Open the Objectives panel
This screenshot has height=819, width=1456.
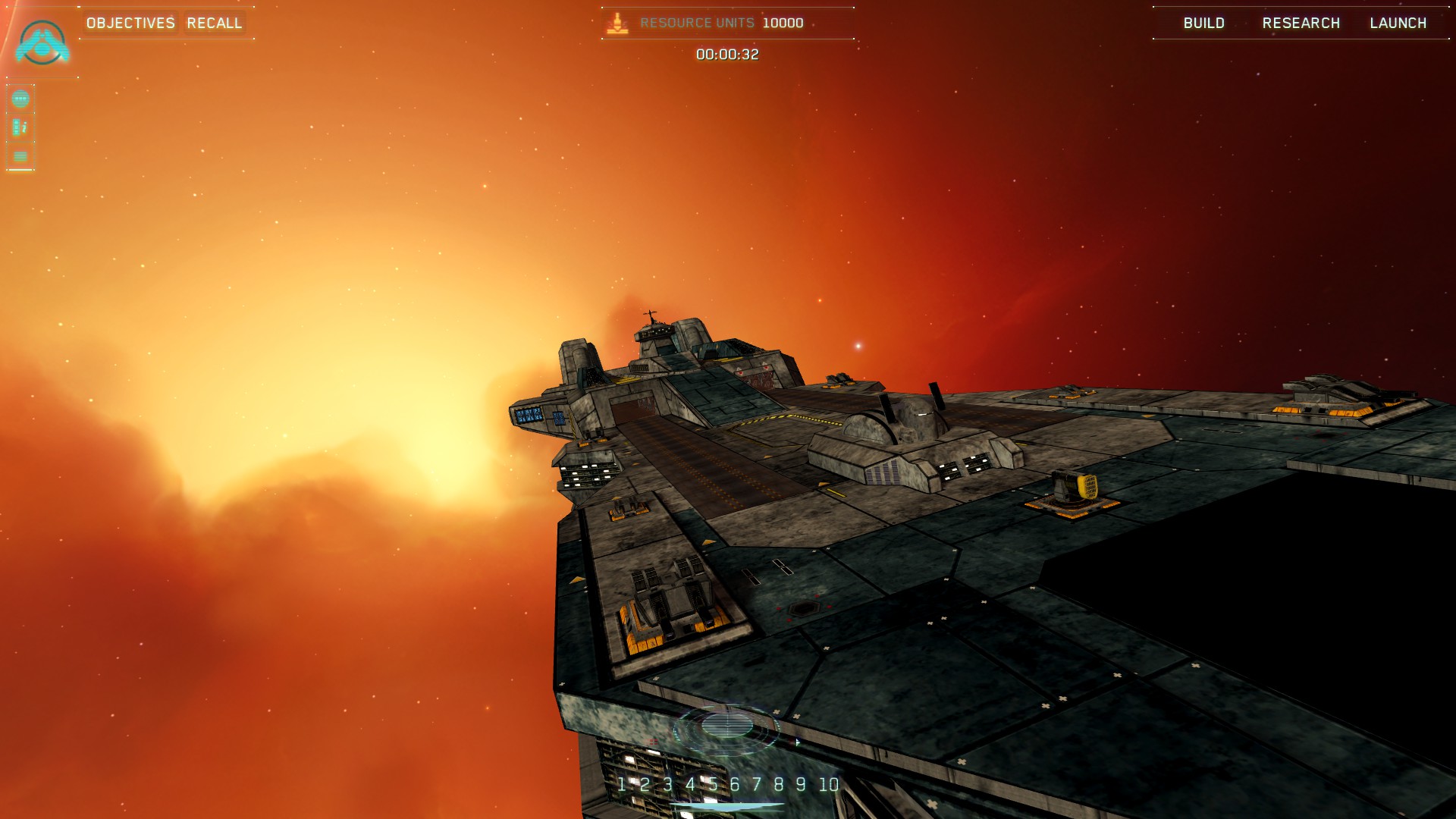pos(130,23)
